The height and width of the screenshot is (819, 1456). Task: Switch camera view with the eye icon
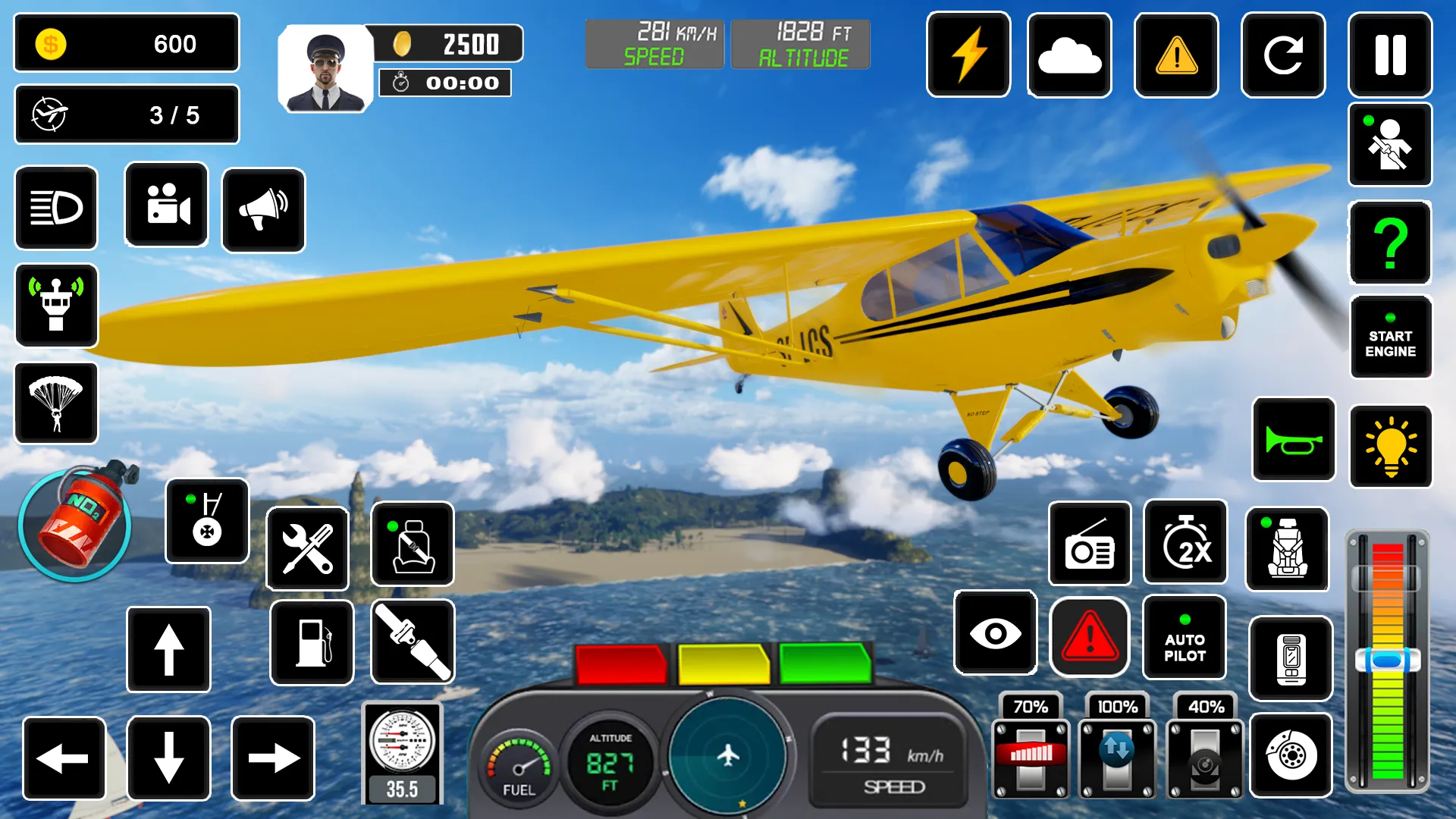[x=995, y=635]
